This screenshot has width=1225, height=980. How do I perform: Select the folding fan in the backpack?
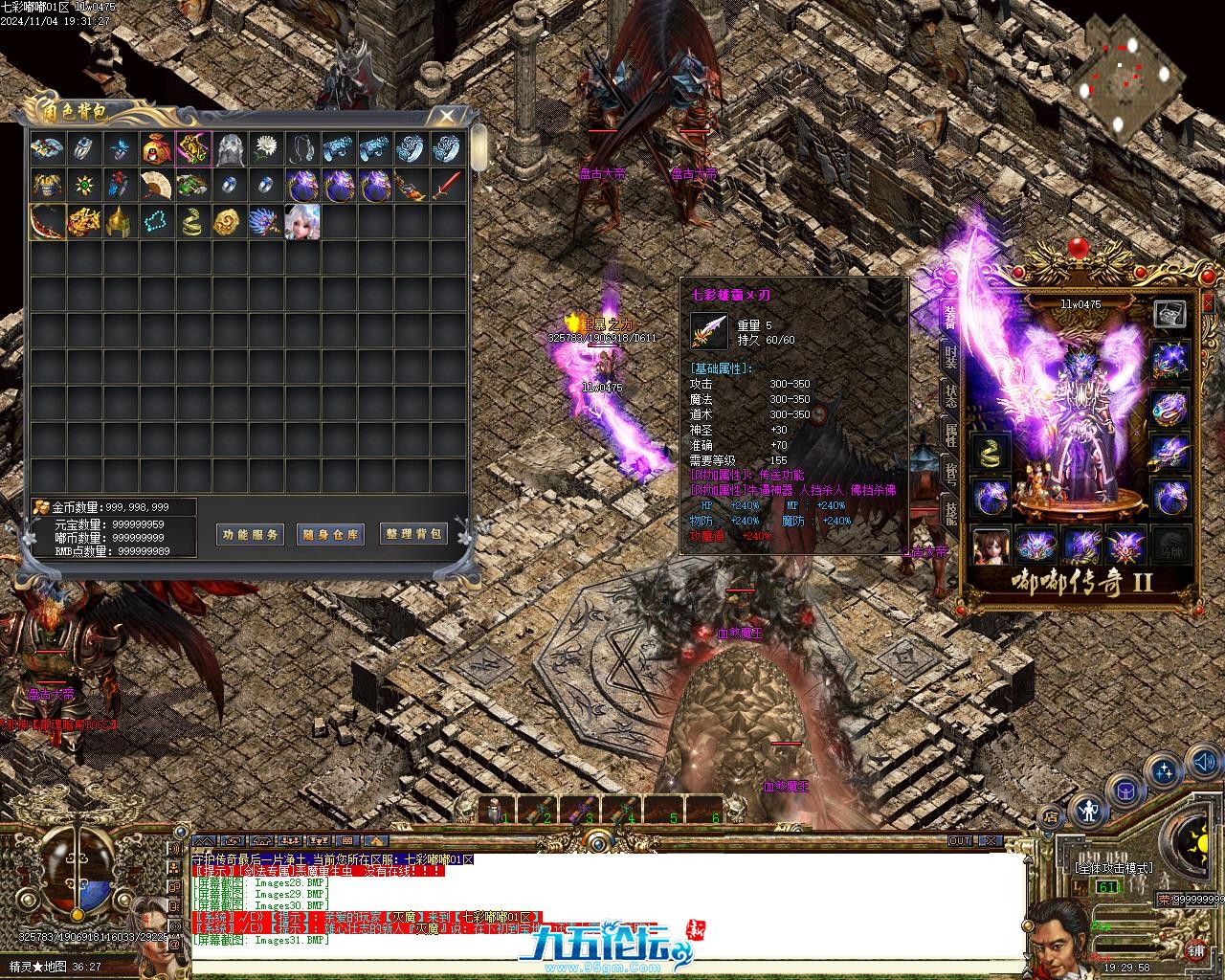(157, 185)
